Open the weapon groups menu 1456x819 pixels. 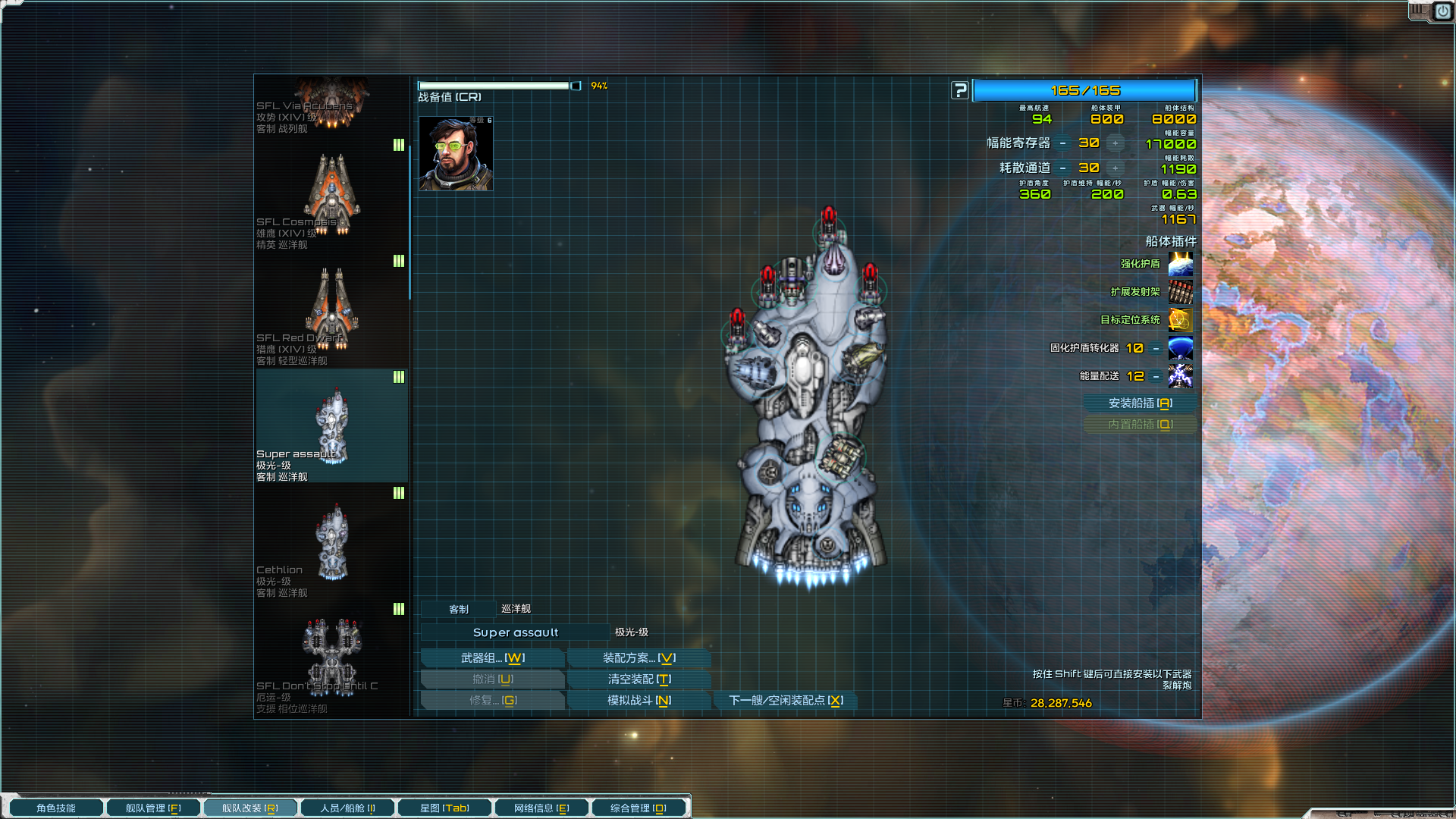pos(492,658)
